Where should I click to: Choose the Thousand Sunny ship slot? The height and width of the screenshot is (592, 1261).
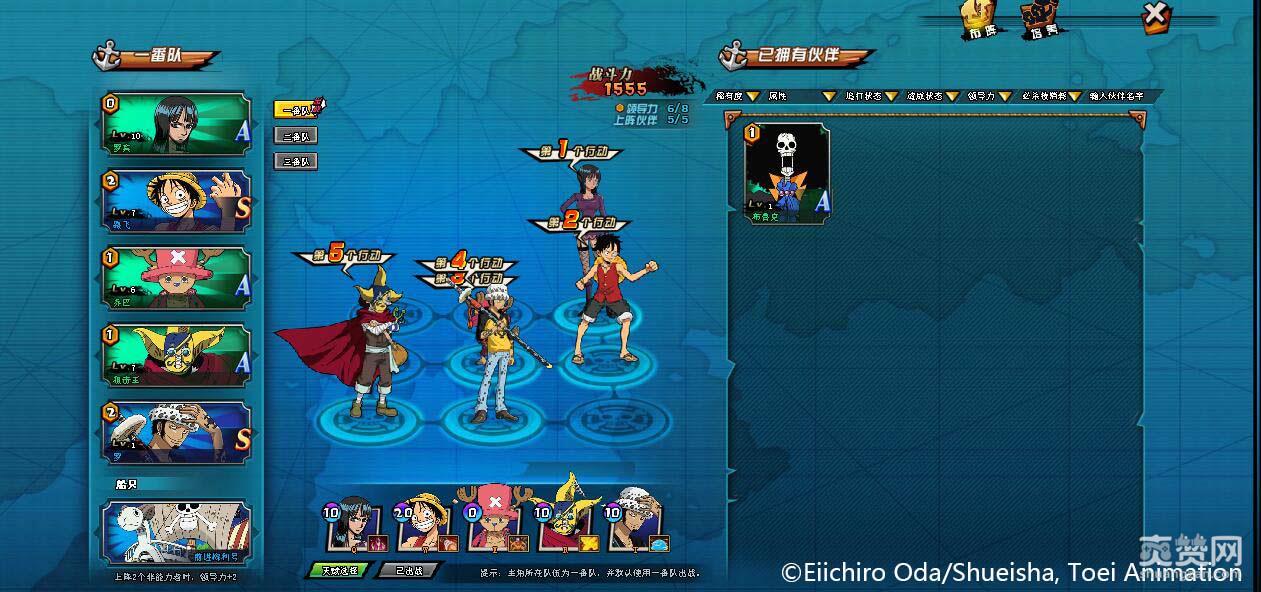(176, 533)
